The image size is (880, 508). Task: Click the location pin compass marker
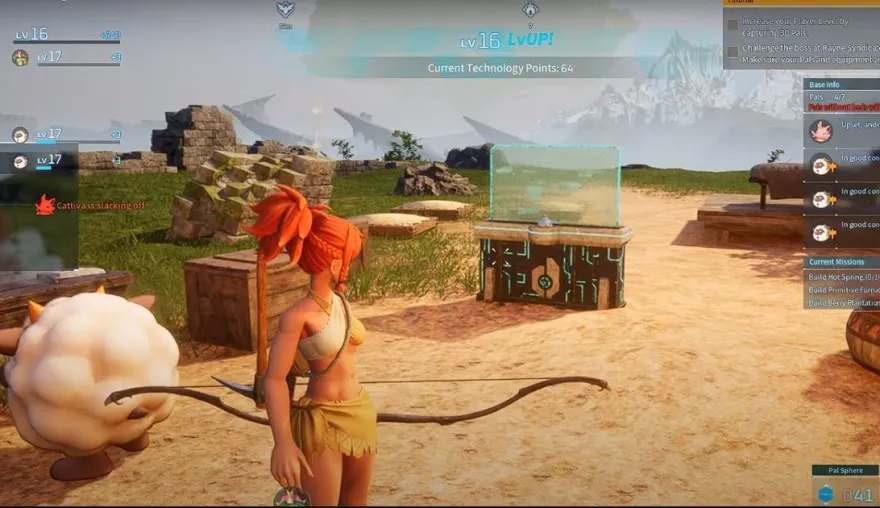(530, 9)
